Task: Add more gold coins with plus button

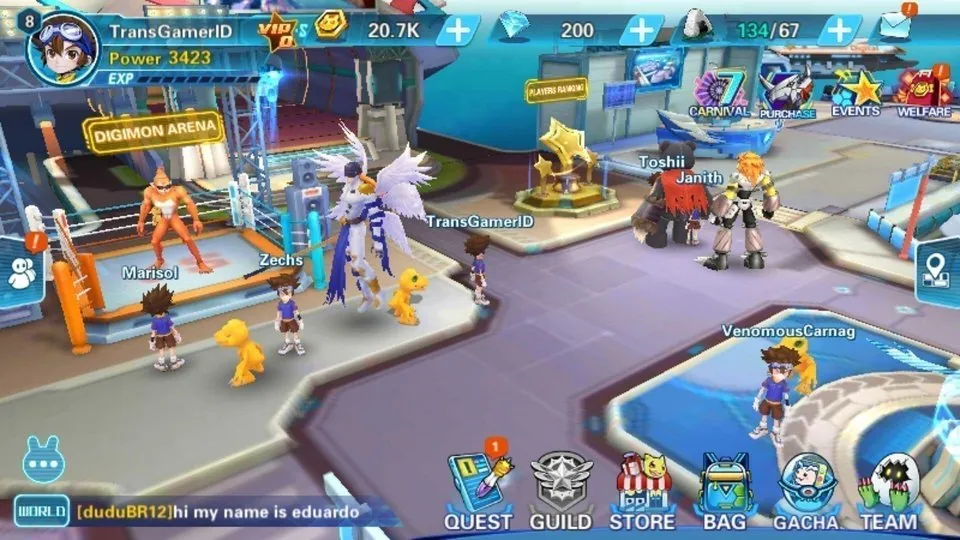Action: pyautogui.click(x=458, y=30)
